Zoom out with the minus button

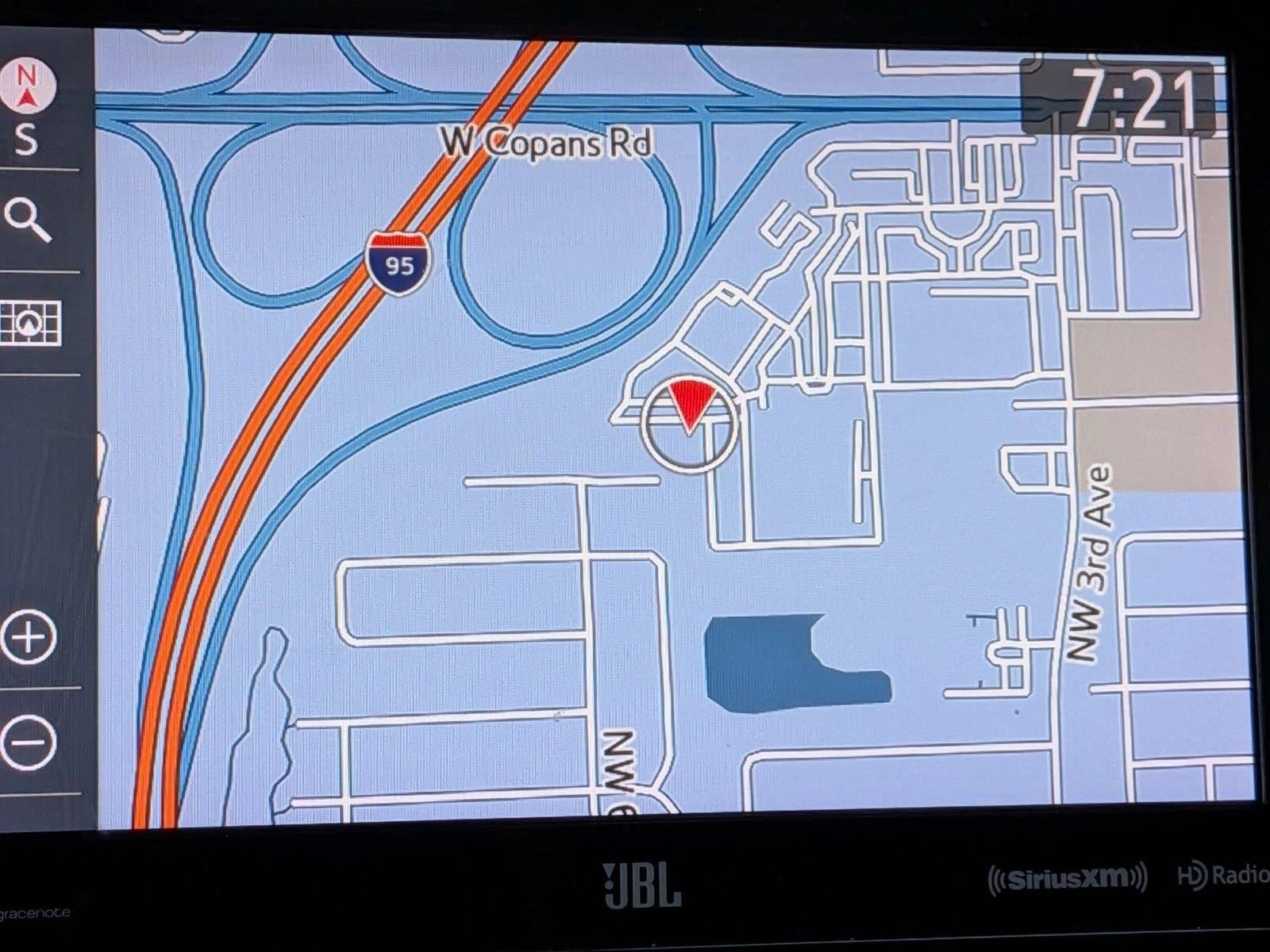(x=29, y=743)
